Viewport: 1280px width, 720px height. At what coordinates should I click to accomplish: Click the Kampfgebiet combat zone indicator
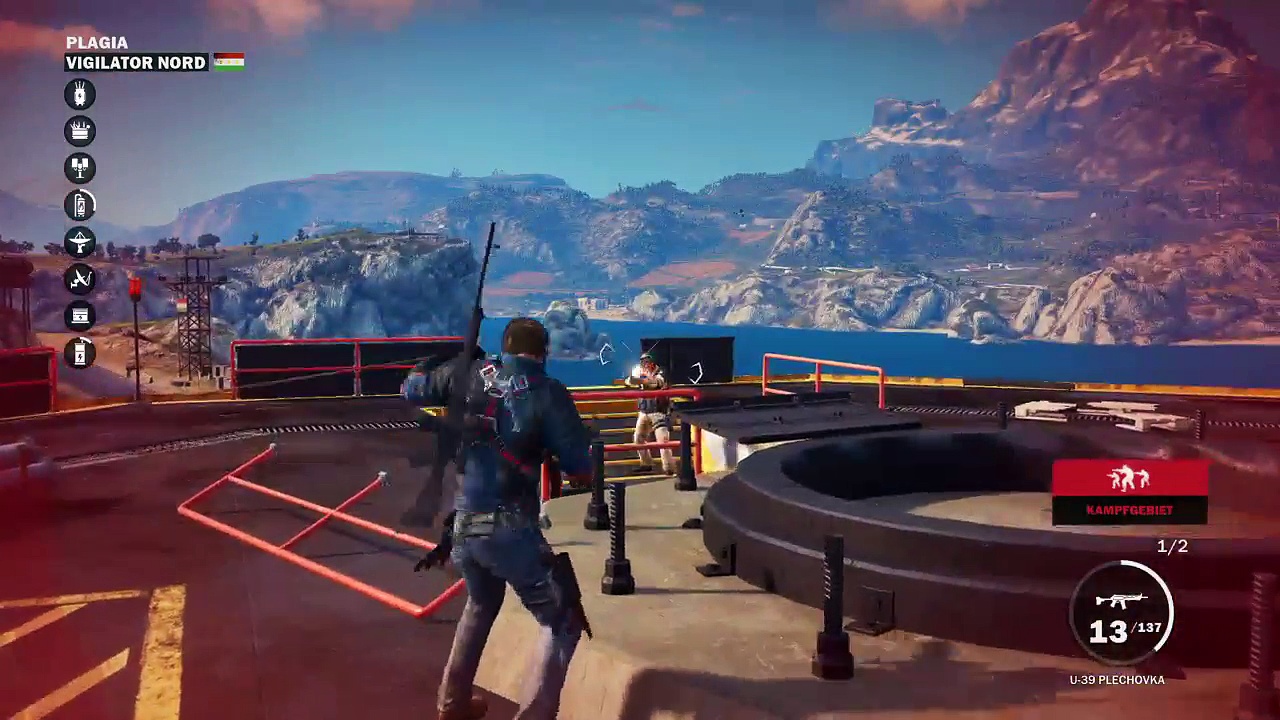tap(1129, 491)
